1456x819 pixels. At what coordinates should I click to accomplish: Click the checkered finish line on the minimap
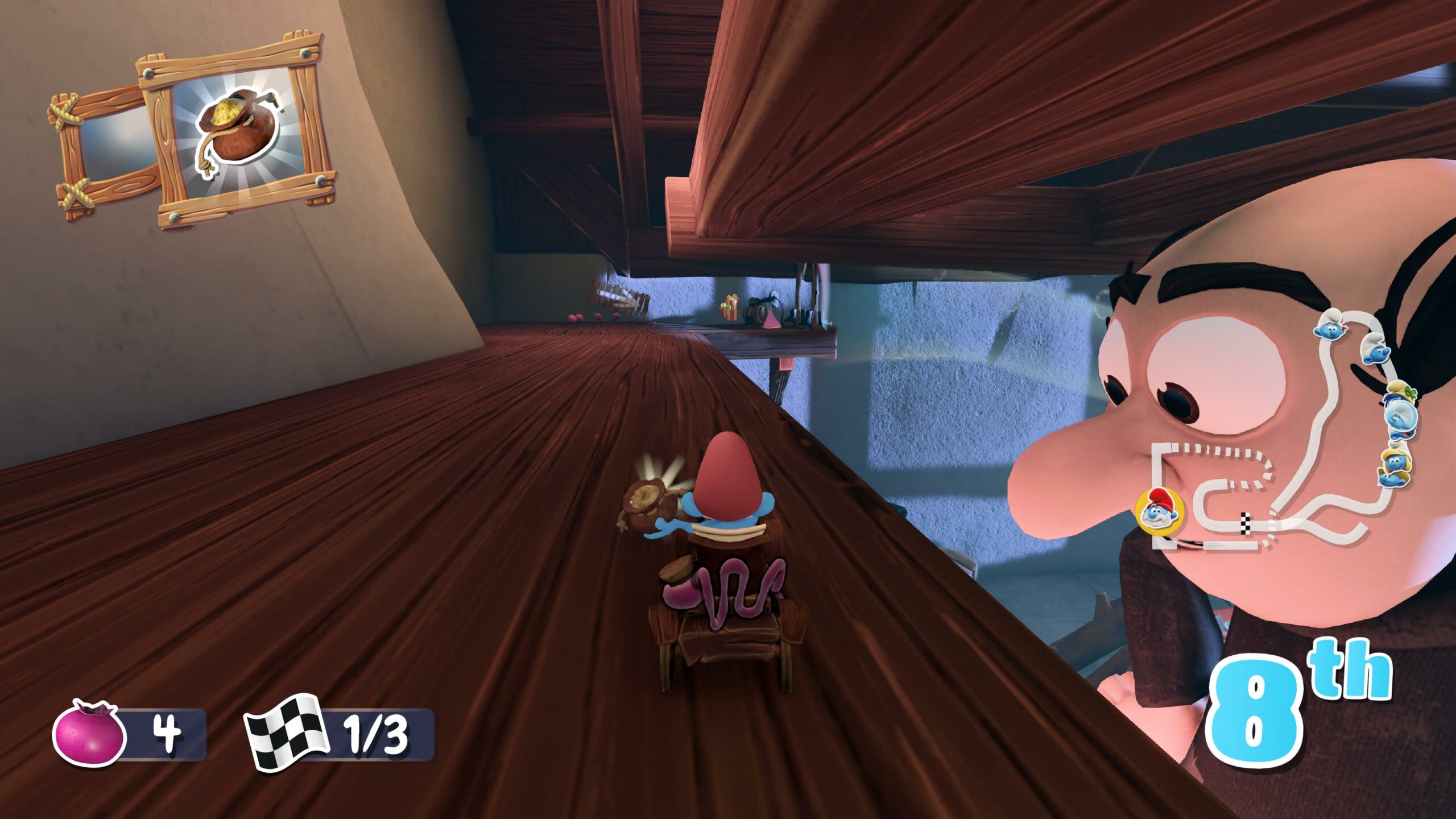point(1246,523)
